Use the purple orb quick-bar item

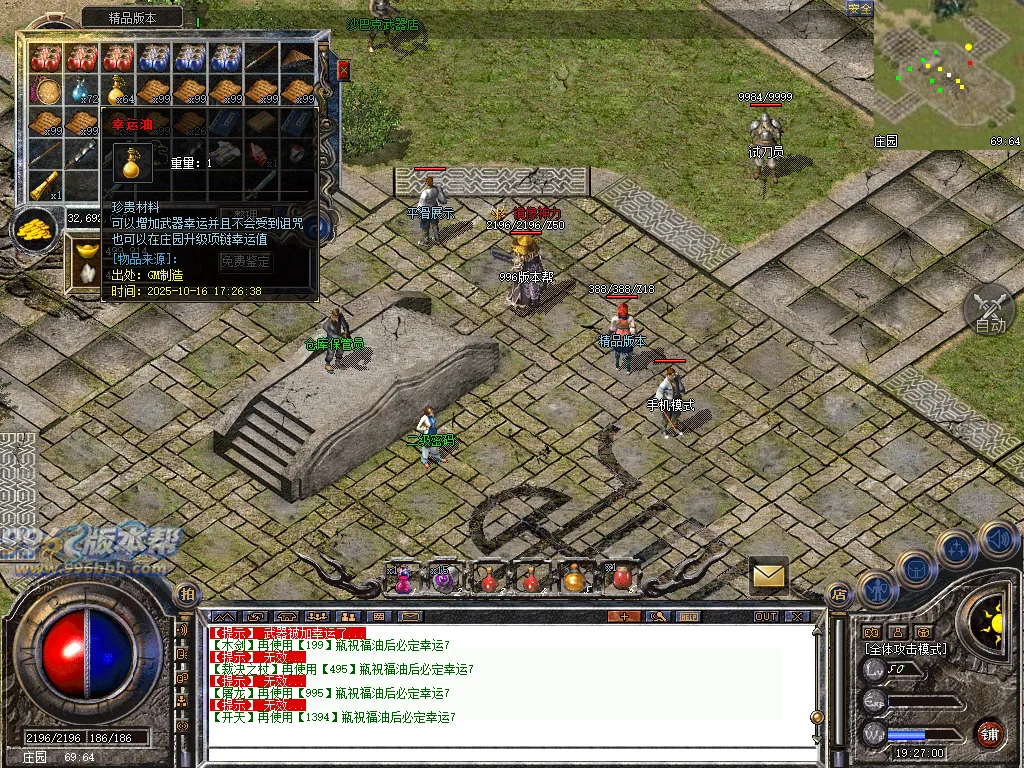(444, 578)
